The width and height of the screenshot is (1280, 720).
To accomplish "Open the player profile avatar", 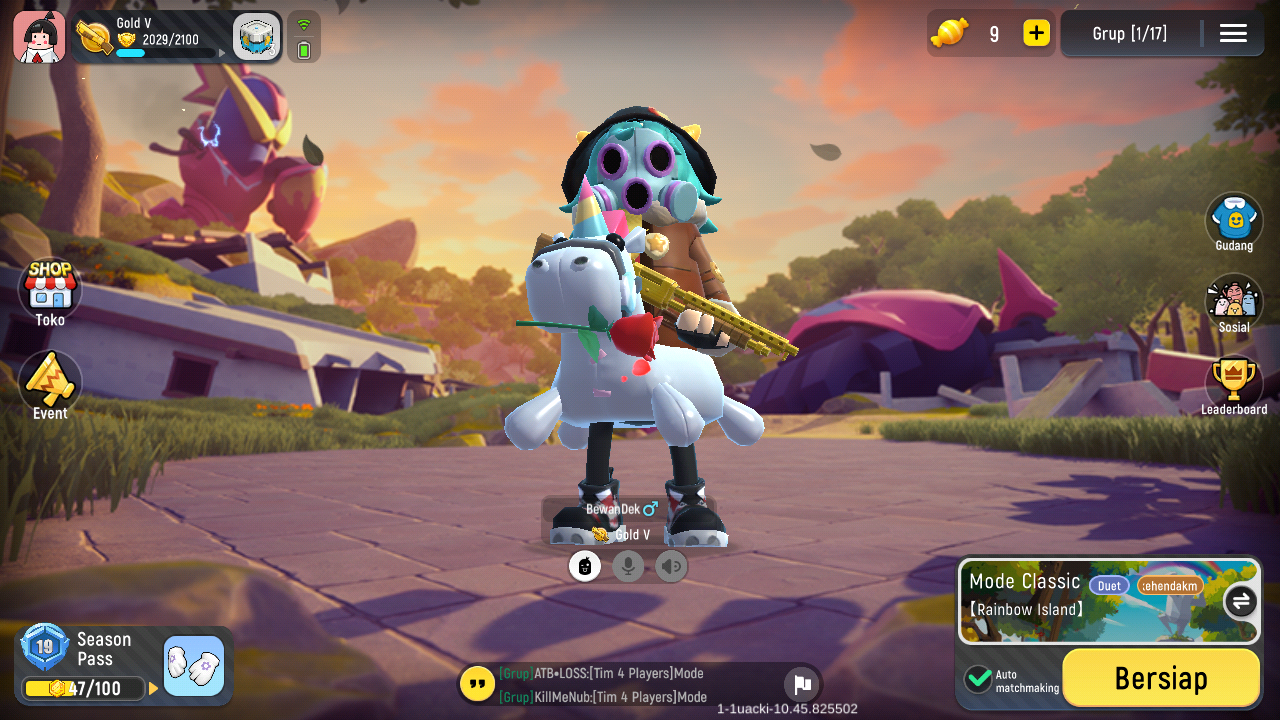I will pos(39,37).
